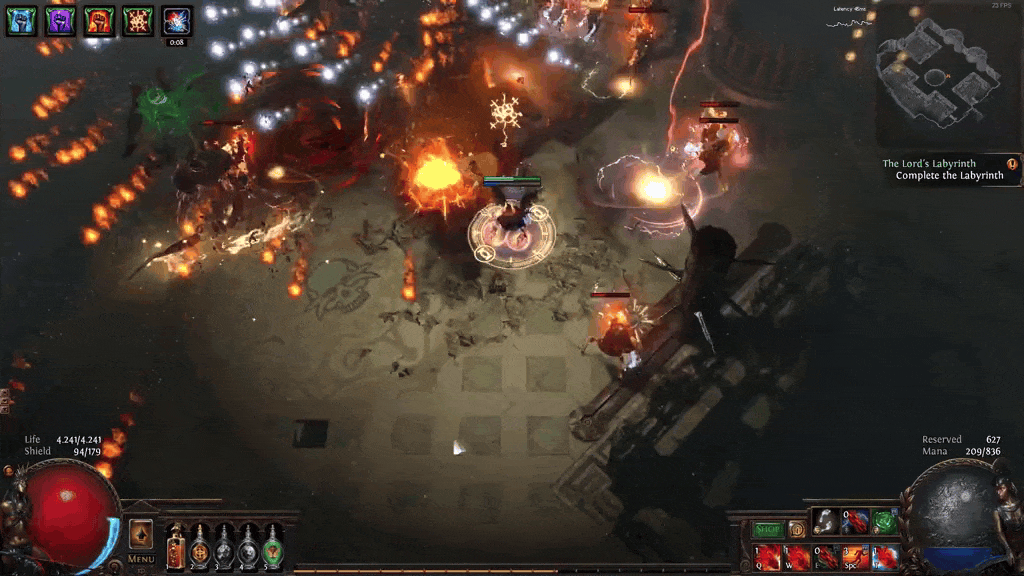Viewport: 1024px width, 576px height.
Task: Click the blue fist aura buff icon
Action: [x=21, y=20]
